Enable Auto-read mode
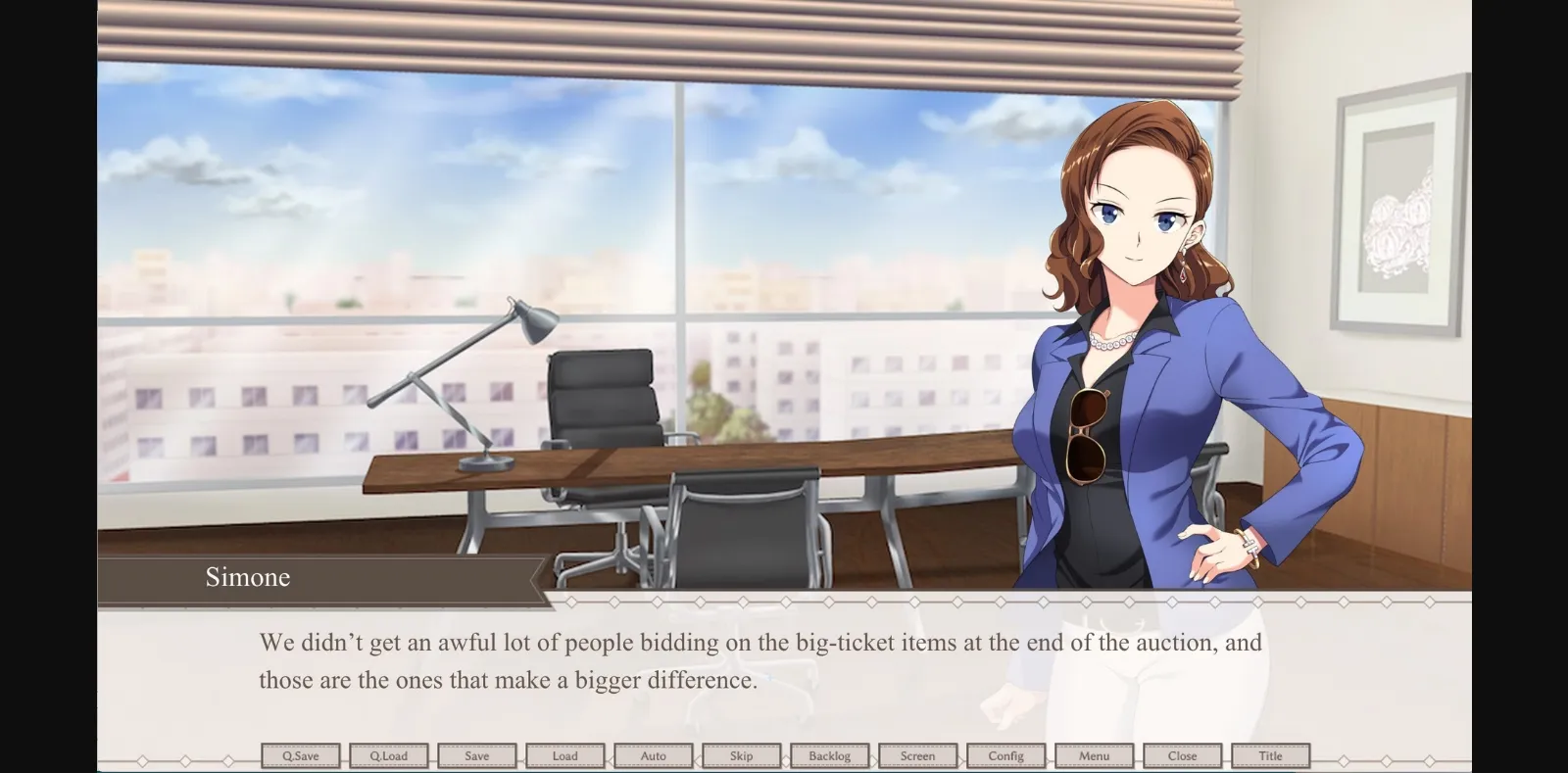 [x=654, y=755]
